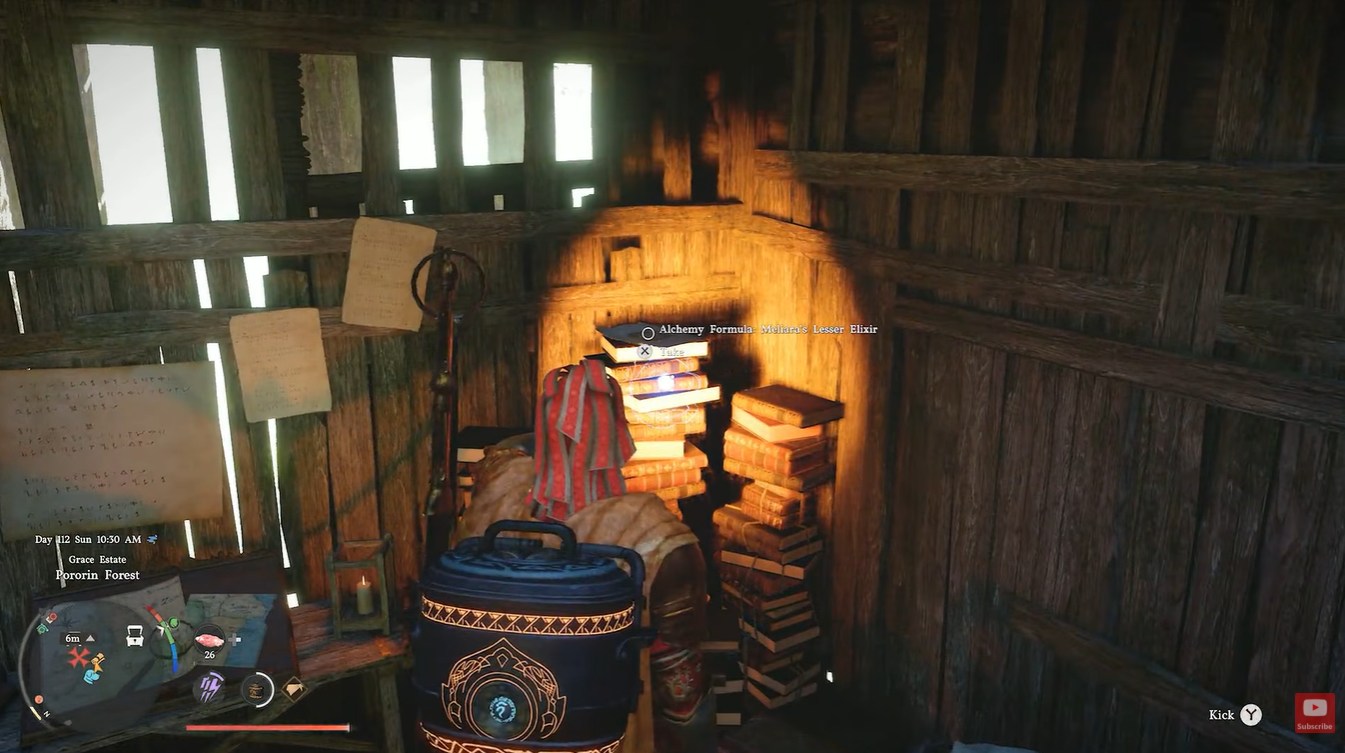This screenshot has height=753, width=1345.
Task: Click the red cross marker on minimap
Action: (78, 657)
